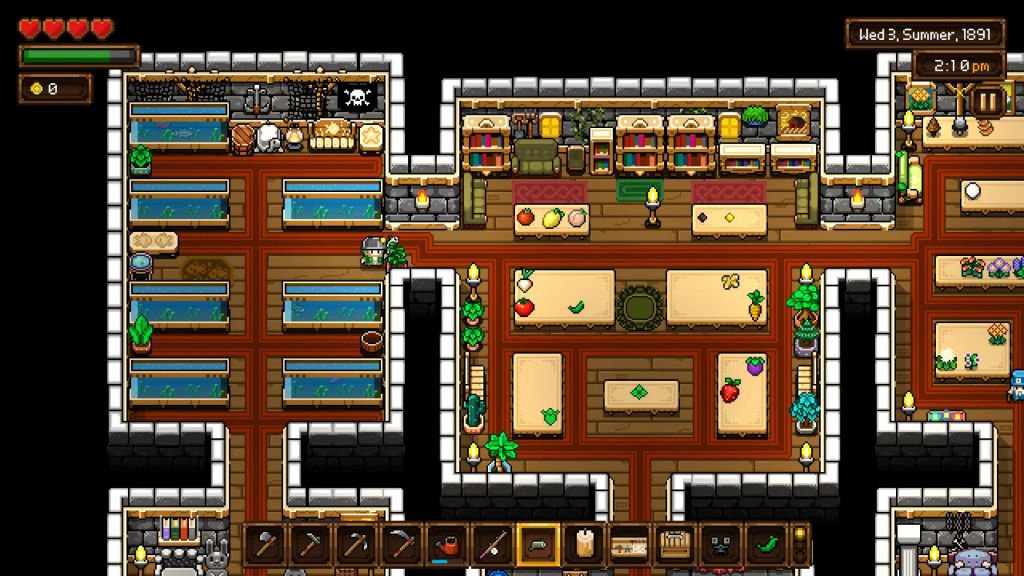The width and height of the screenshot is (1024, 576).
Task: Choose the red watering can slot
Action: [x=449, y=545]
